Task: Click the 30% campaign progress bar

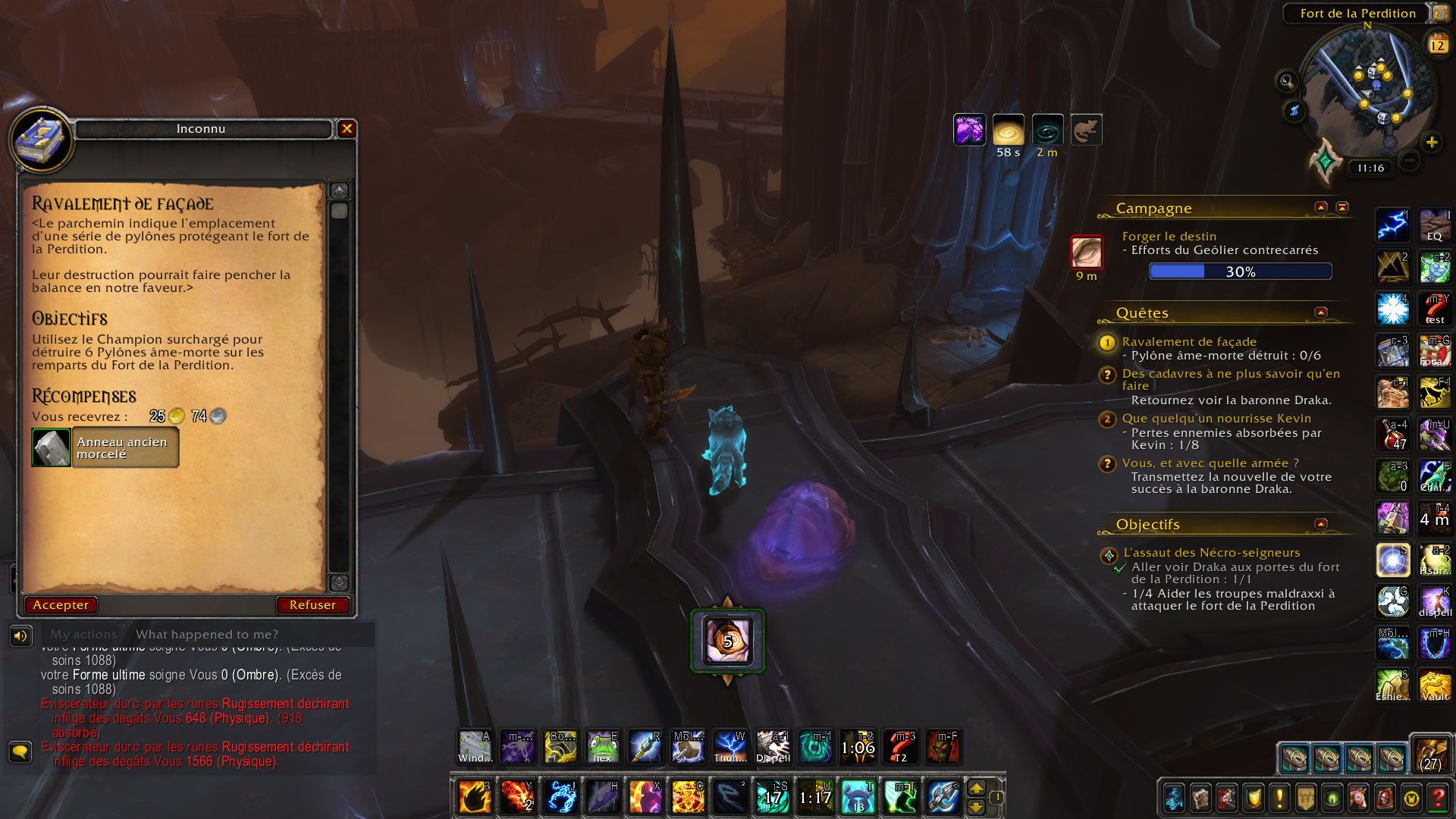Action: 1240,271
